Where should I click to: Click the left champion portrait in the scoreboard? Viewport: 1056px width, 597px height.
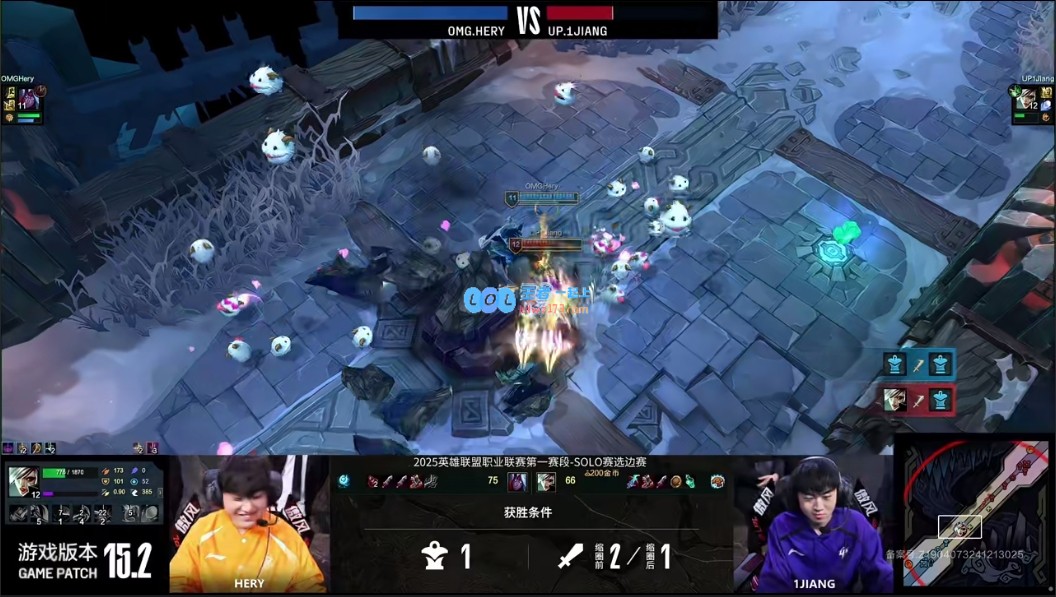click(x=518, y=482)
